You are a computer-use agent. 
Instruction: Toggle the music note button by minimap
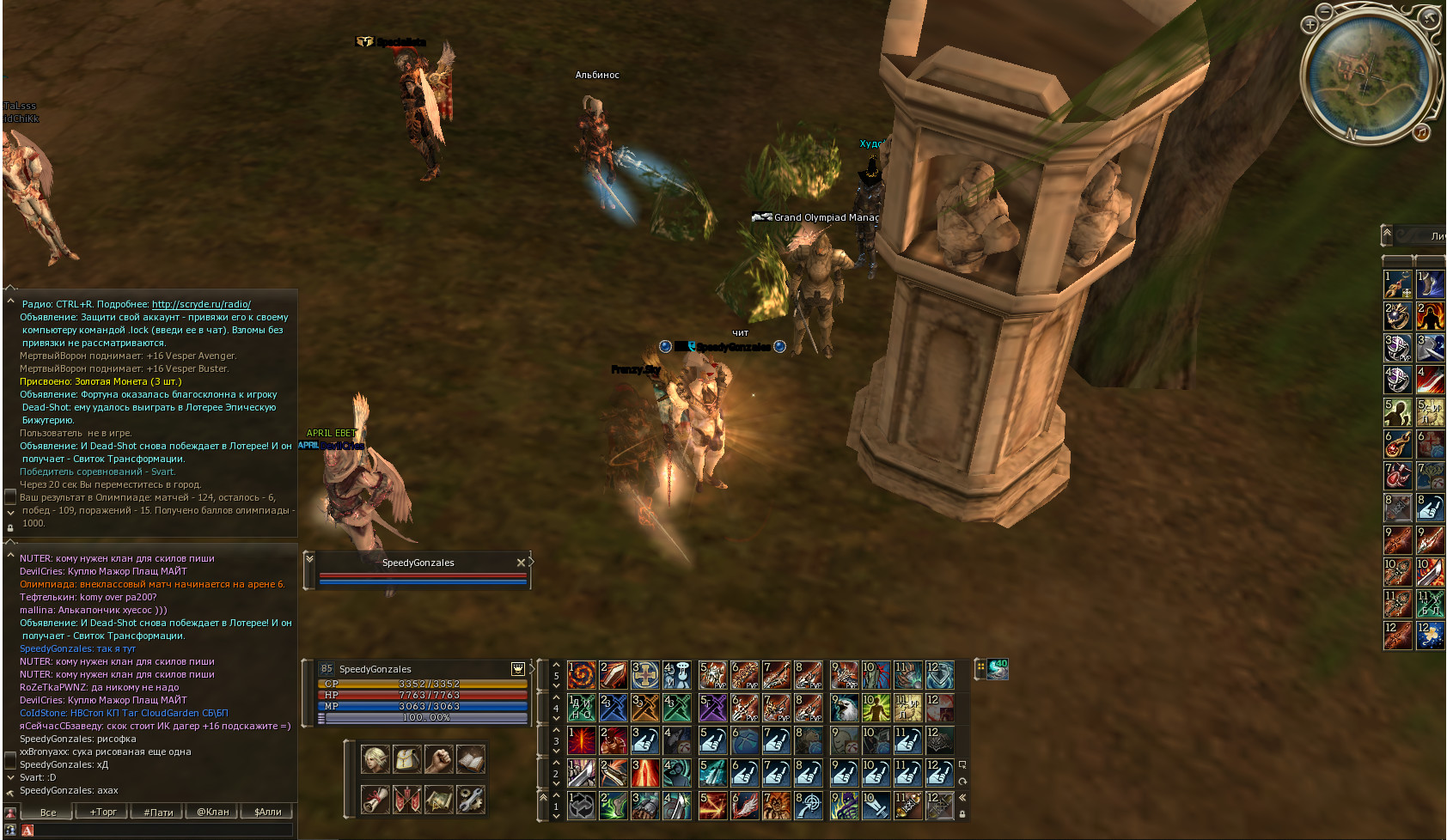click(x=1422, y=131)
